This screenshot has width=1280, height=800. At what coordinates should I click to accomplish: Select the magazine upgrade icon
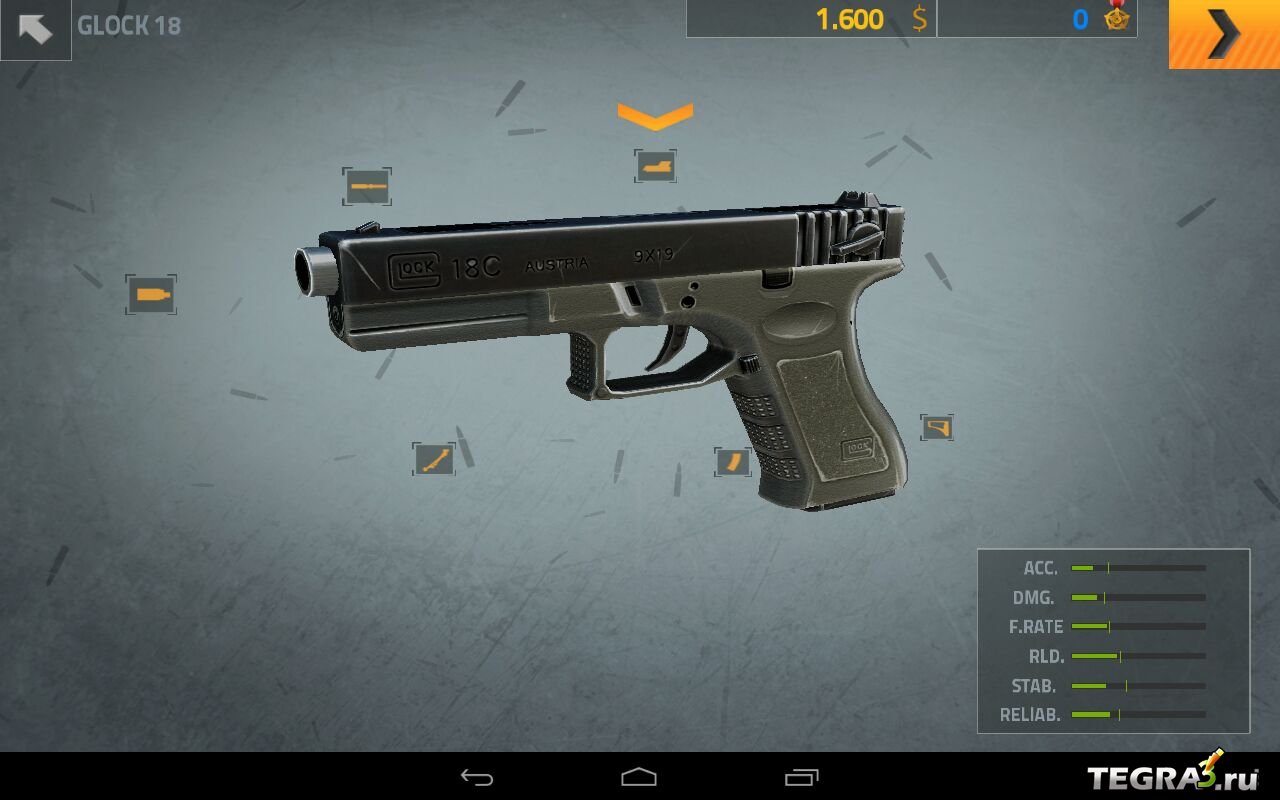[732, 462]
